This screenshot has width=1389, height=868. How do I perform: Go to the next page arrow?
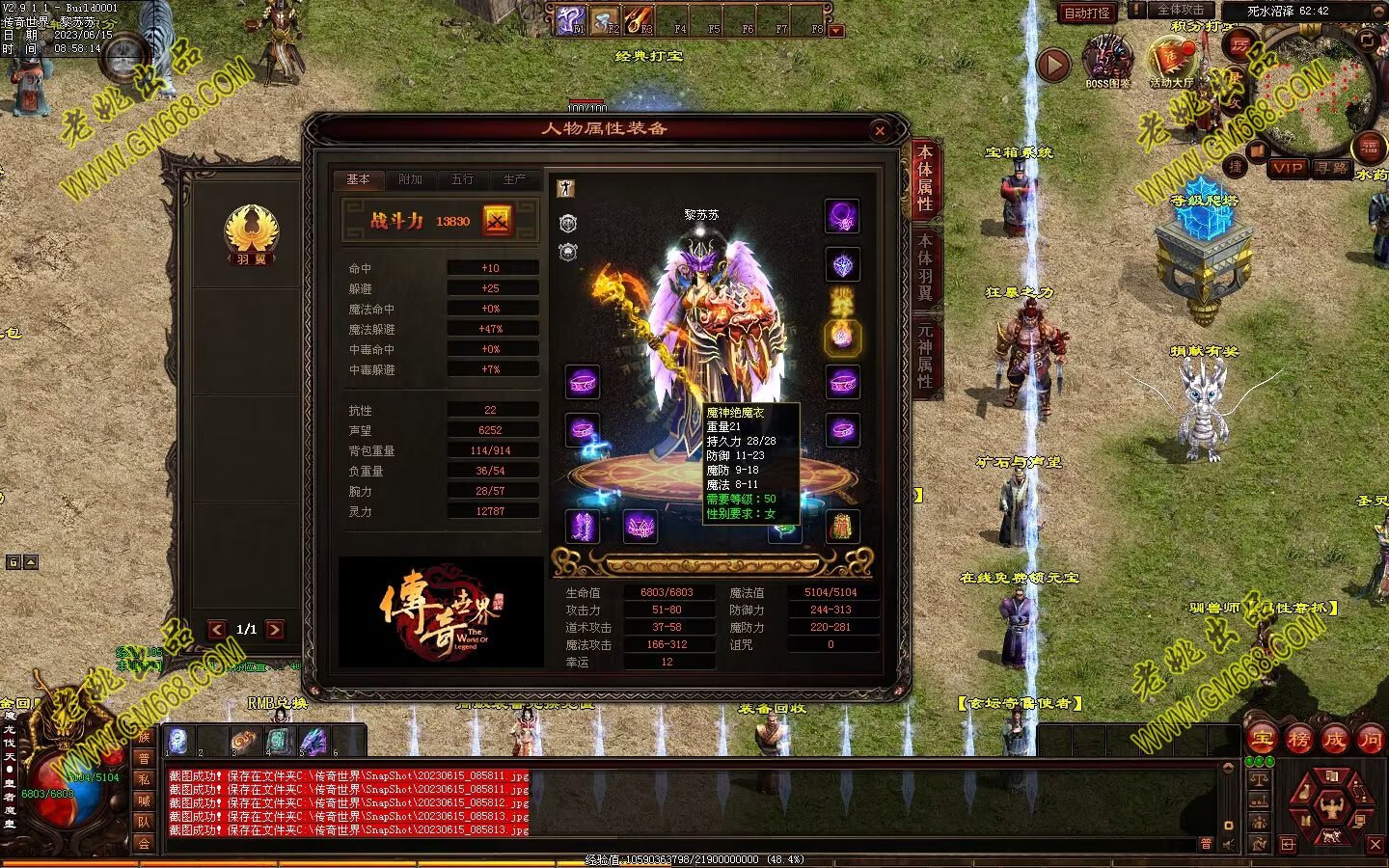275,630
